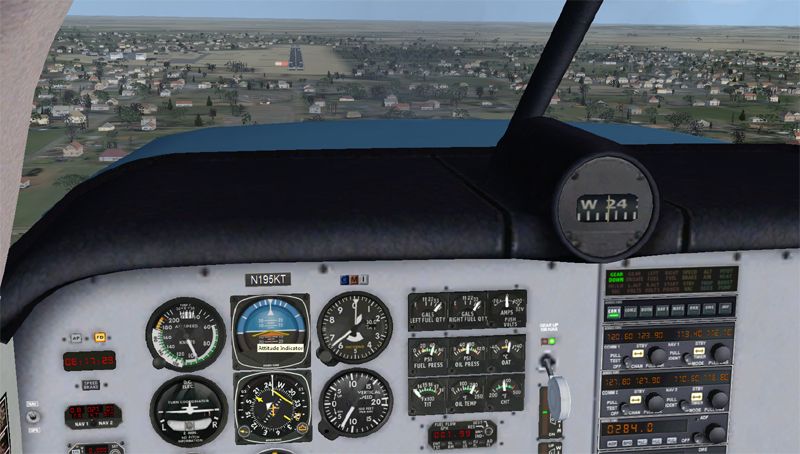Engage the AP autopilot button

[x=75, y=337]
